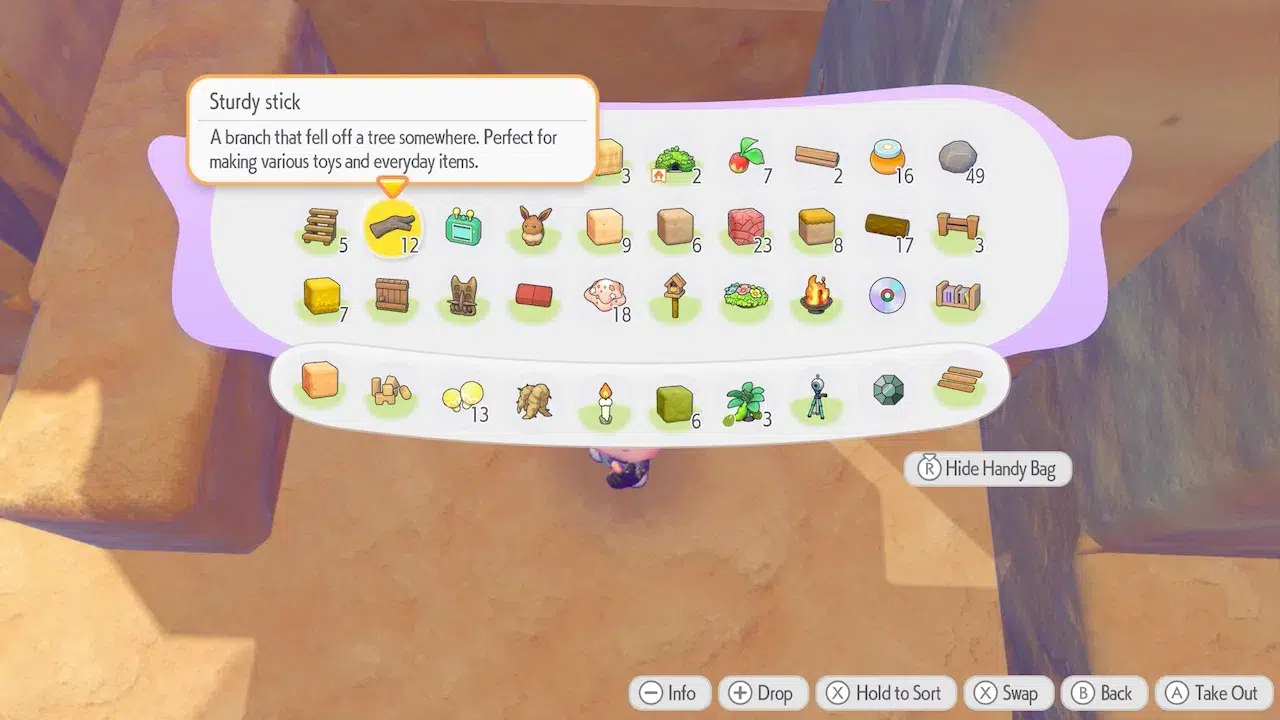Select the campfire bowl item
1280x720 pixels.
(x=816, y=296)
